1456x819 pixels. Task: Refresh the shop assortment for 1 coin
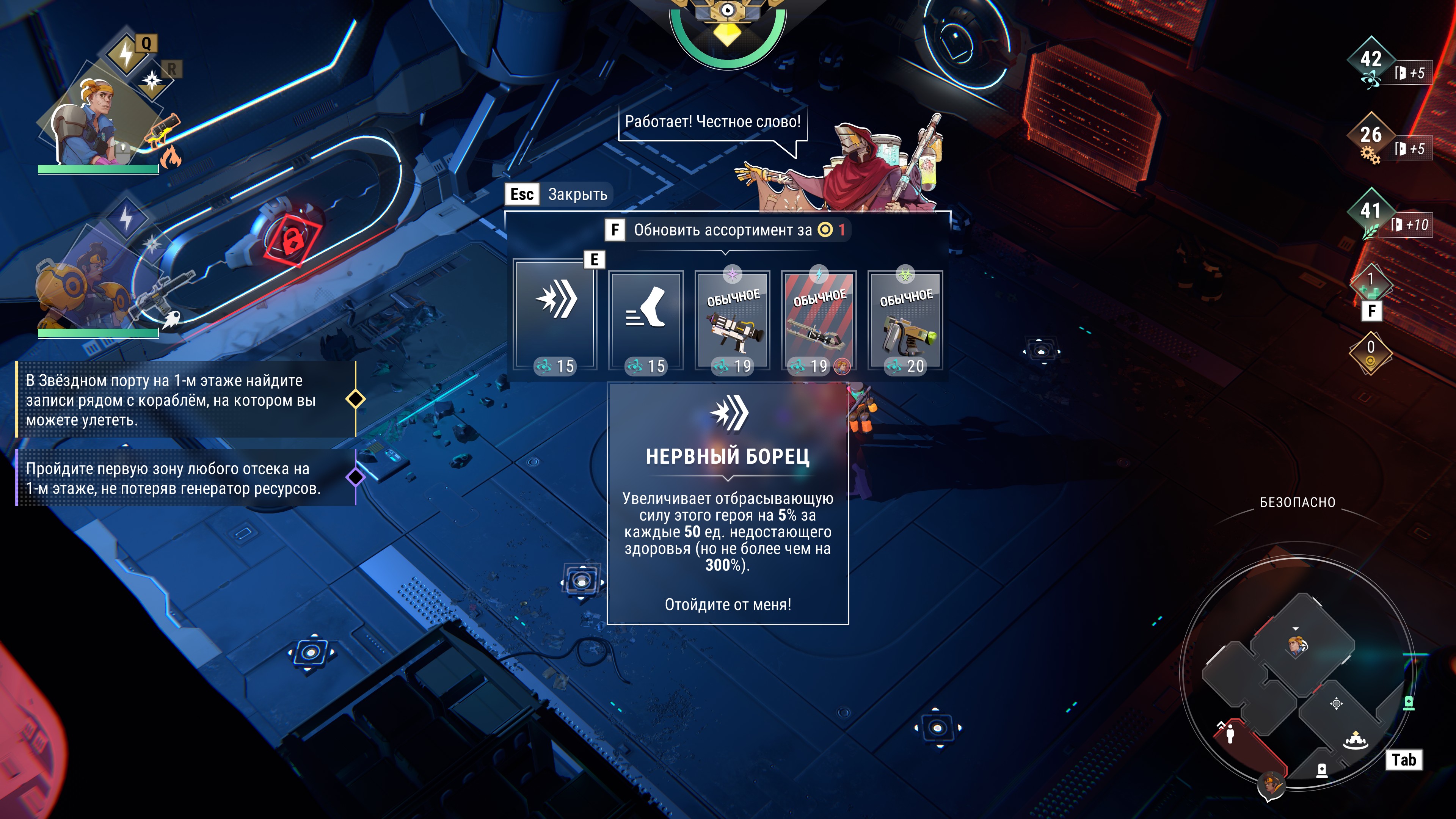tap(726, 230)
